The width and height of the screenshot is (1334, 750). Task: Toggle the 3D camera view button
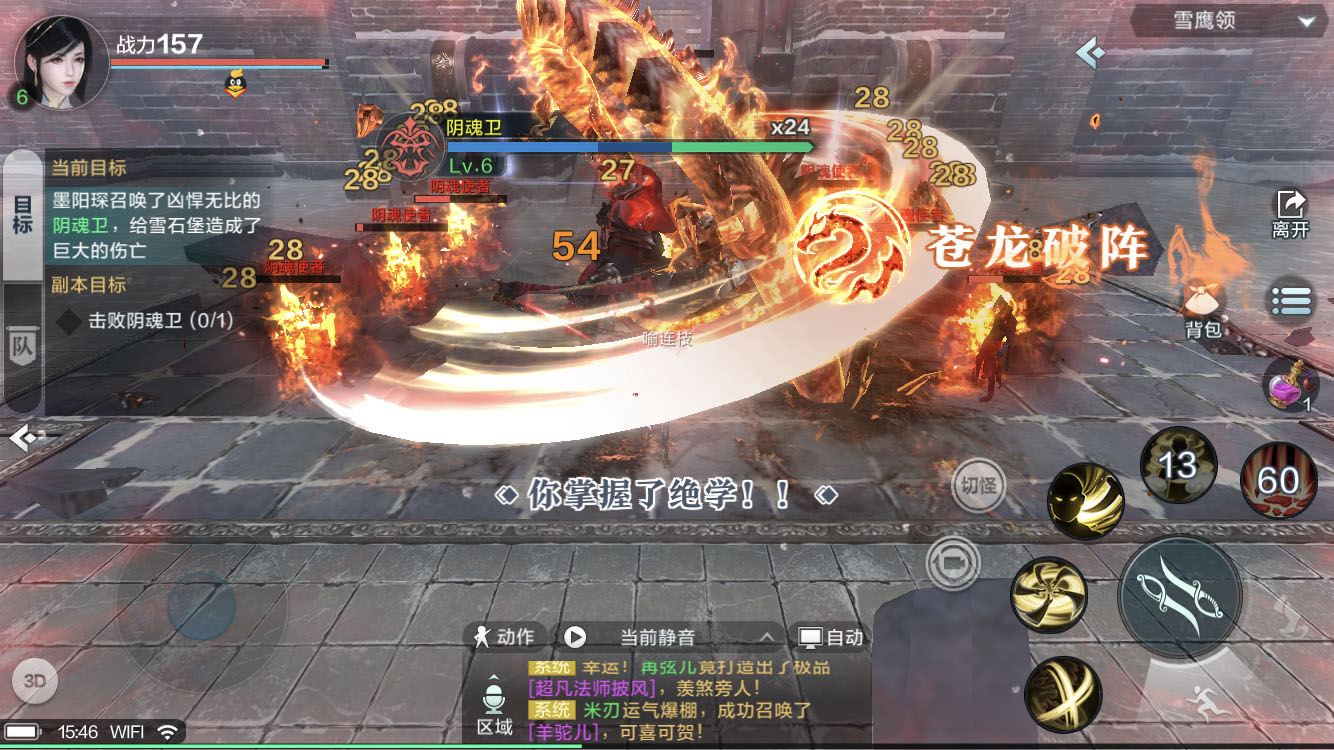pyautogui.click(x=35, y=681)
